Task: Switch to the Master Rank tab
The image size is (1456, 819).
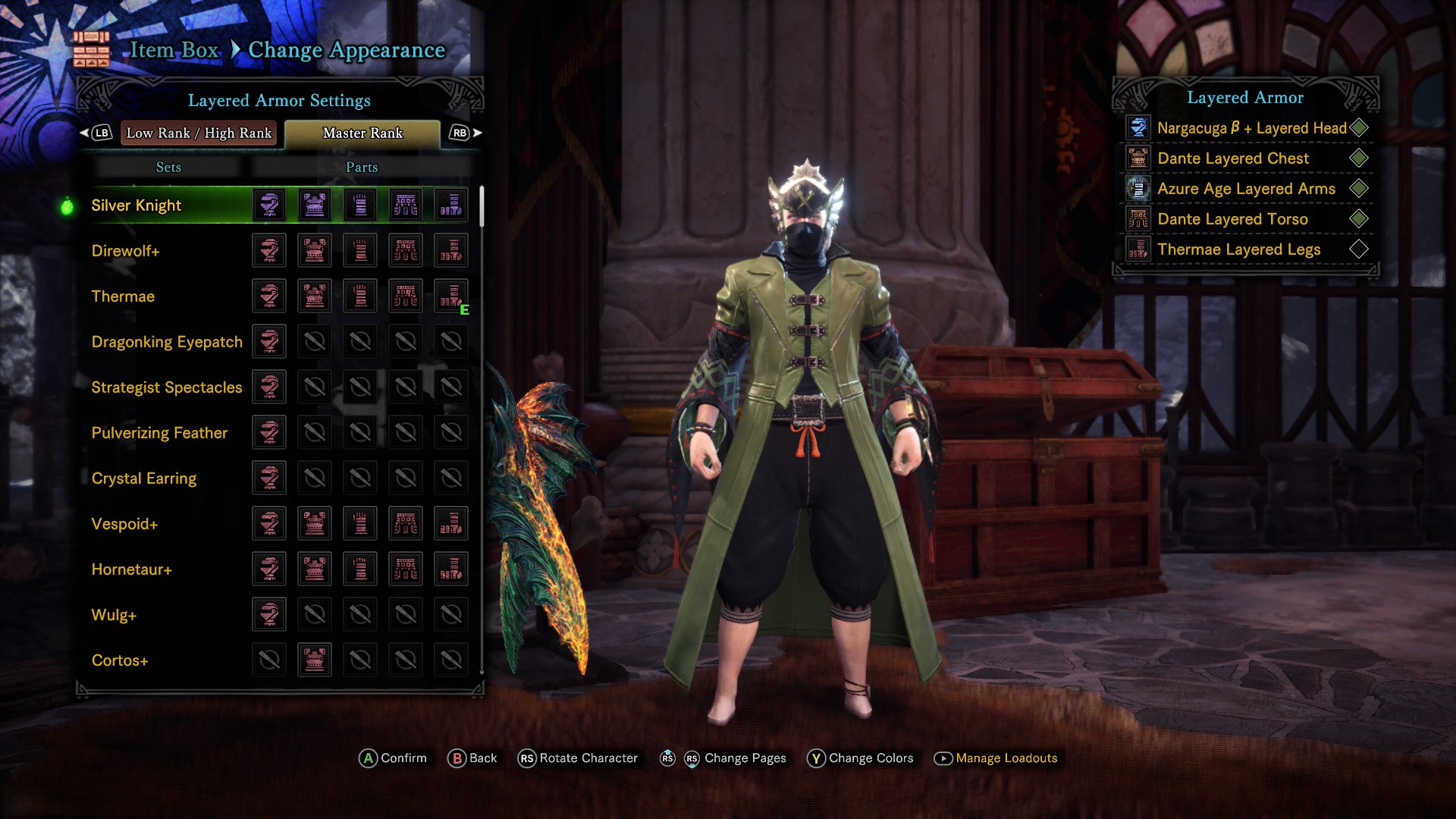Action: point(362,133)
